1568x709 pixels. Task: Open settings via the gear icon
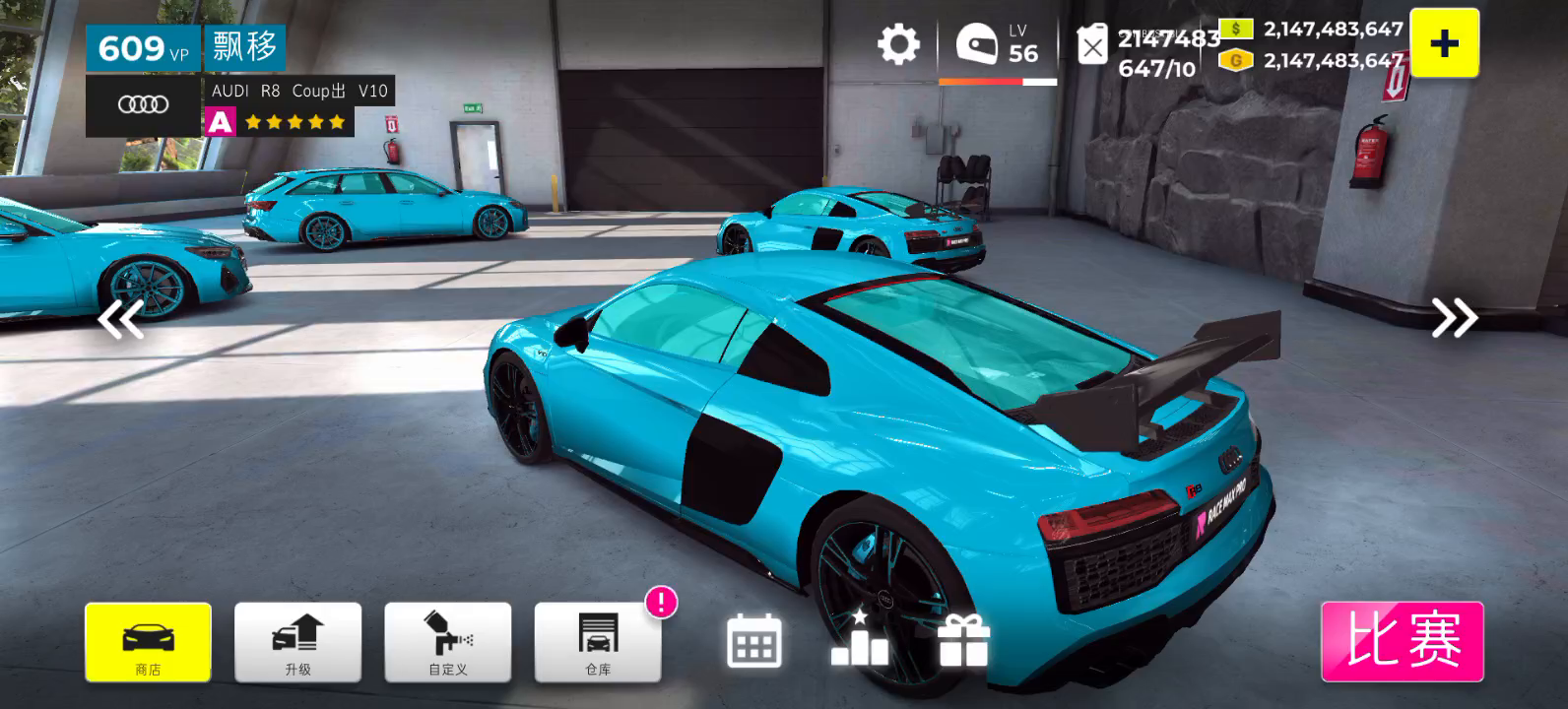[x=898, y=45]
